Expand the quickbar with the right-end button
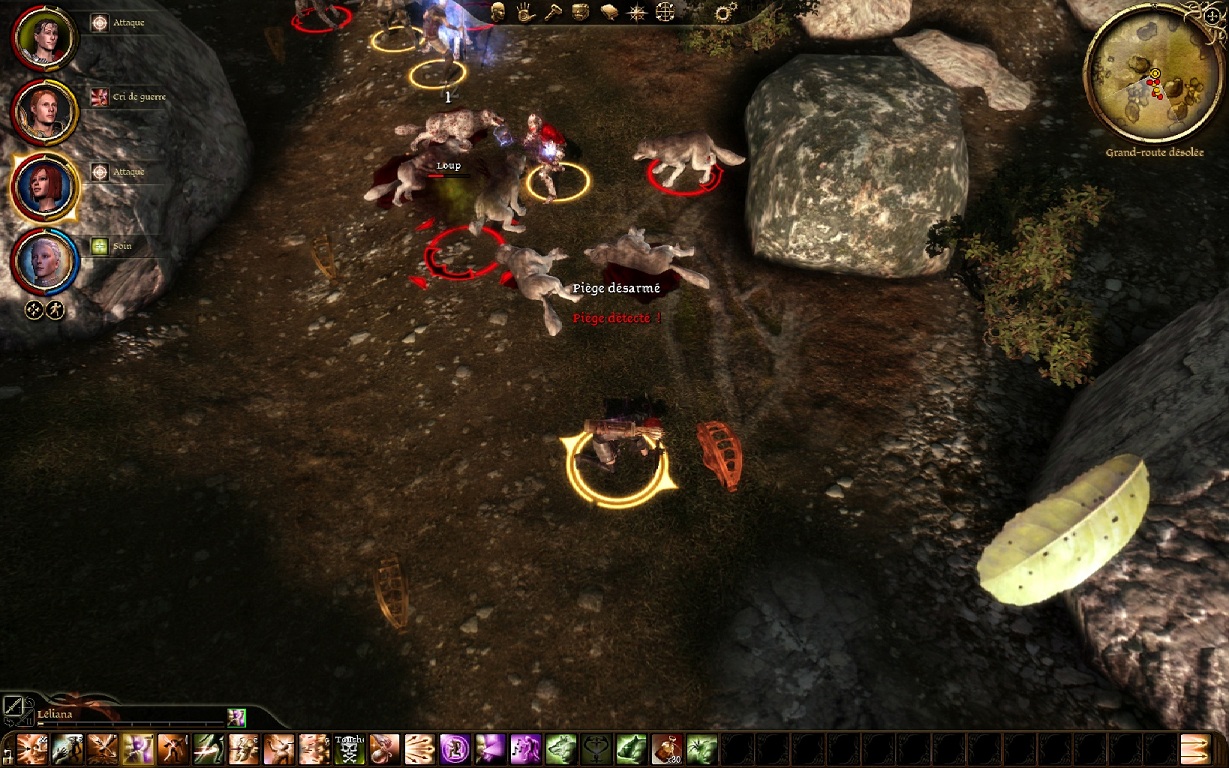Viewport: 1229px width, 768px height. 1195,749
